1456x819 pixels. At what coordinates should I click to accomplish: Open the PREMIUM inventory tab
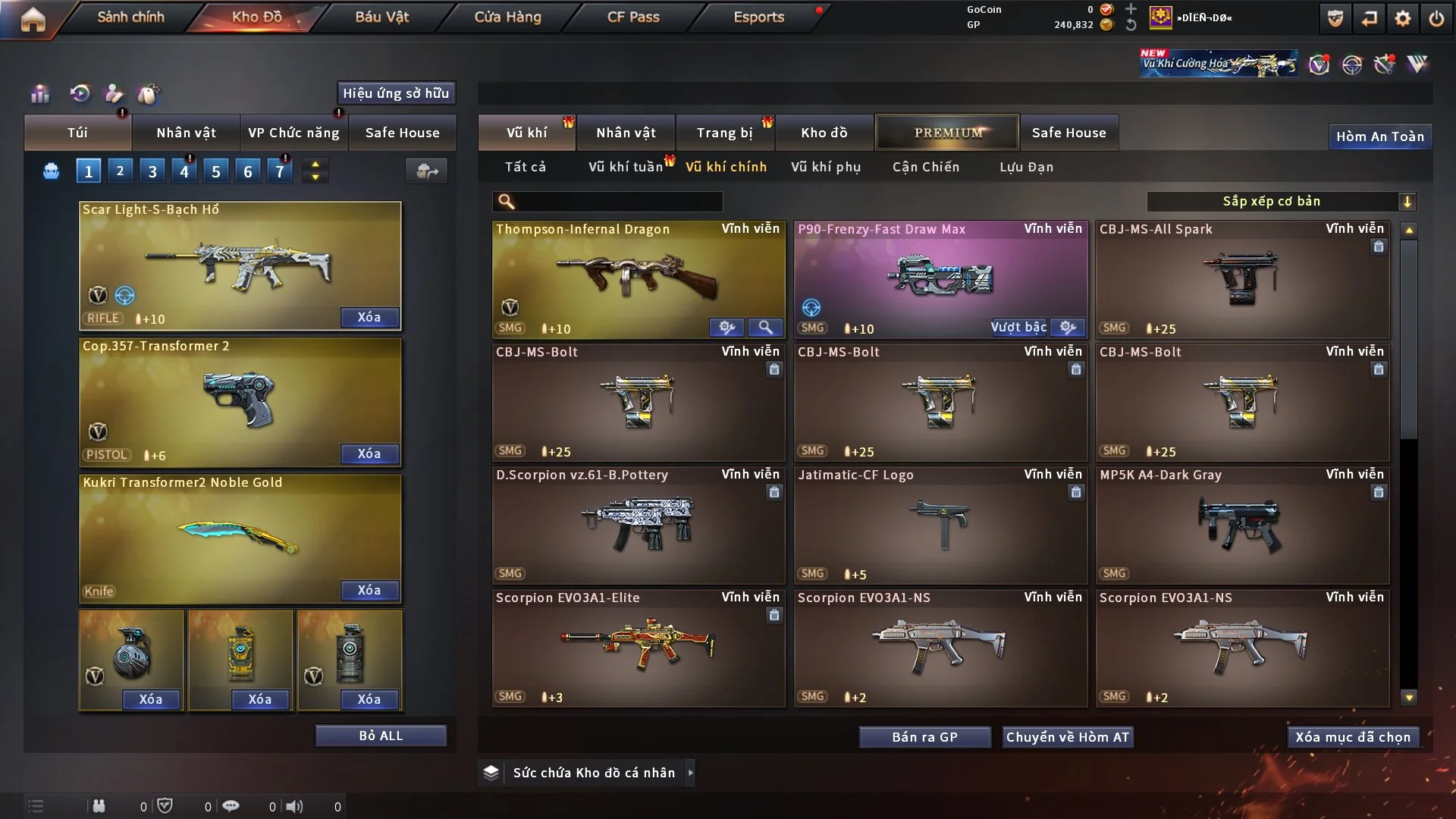948,133
